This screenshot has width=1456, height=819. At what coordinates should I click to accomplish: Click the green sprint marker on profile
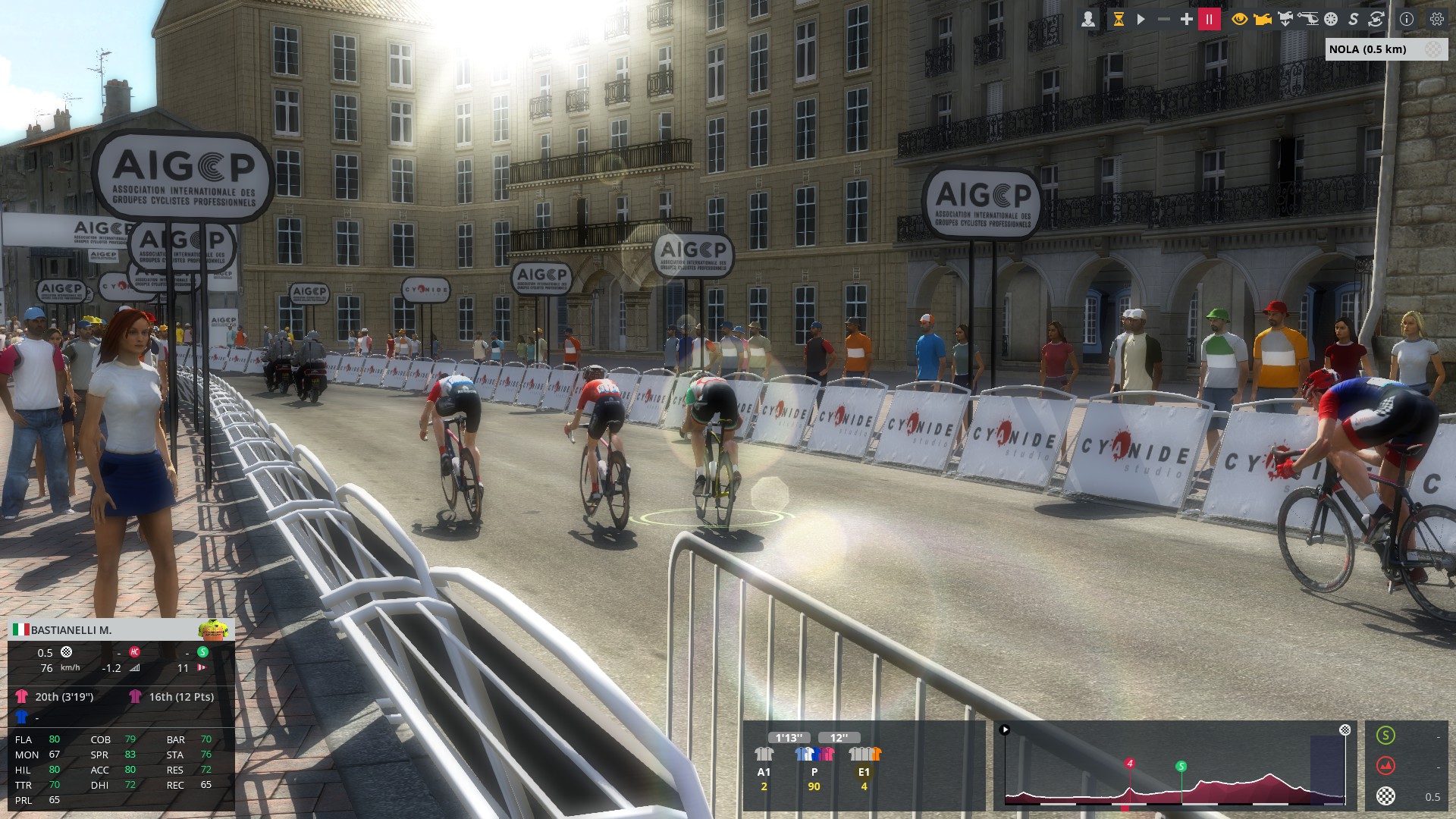click(x=1181, y=767)
